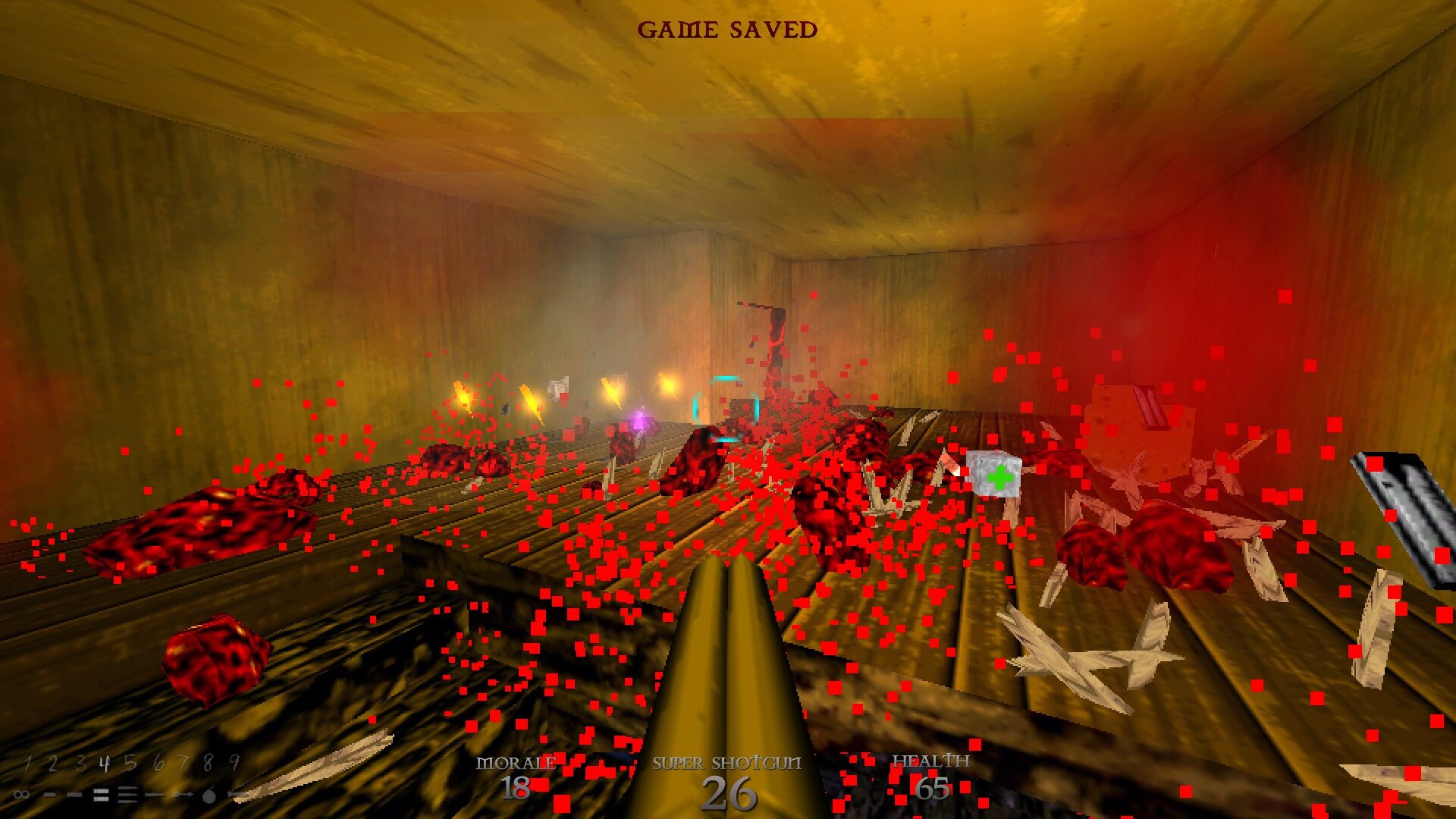The height and width of the screenshot is (819, 1456).
Task: Click the triple nails ammo icon
Action: [x=127, y=794]
